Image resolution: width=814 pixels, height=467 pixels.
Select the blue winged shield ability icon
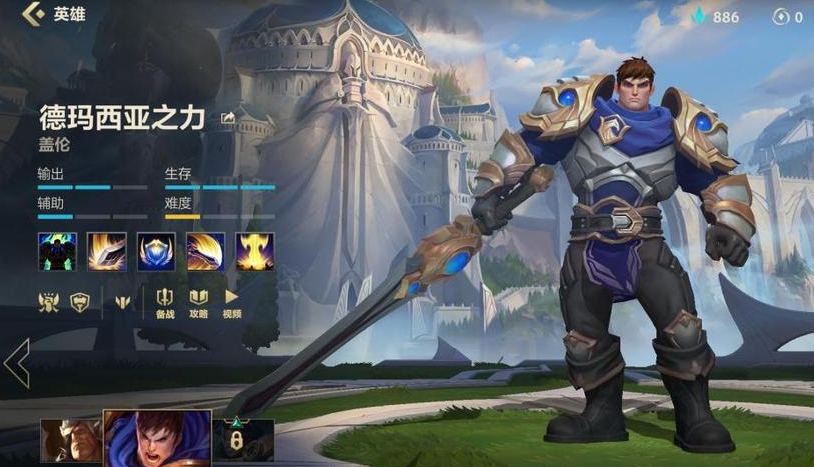(x=156, y=251)
